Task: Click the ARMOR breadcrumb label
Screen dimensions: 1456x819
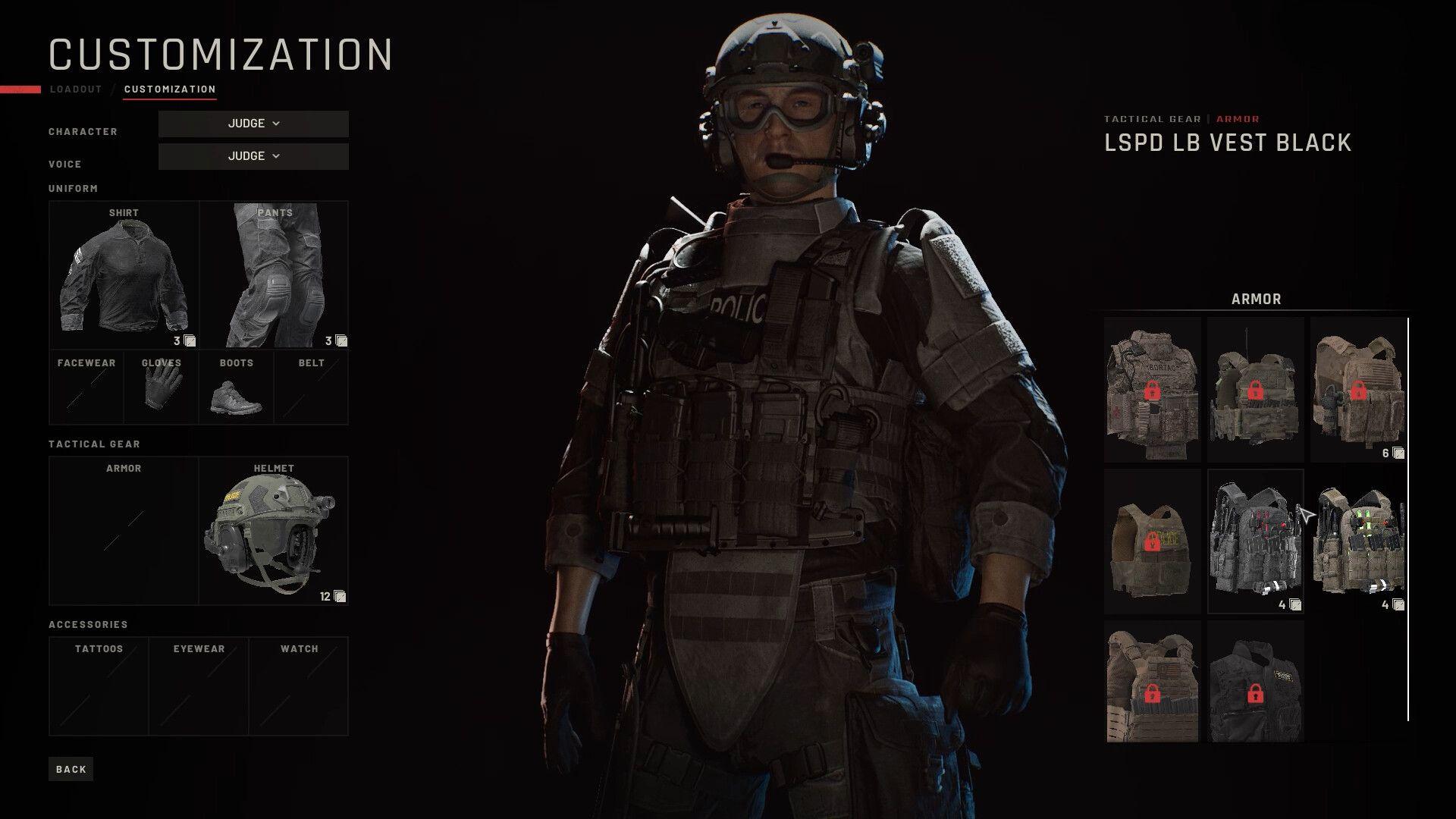Action: pyautogui.click(x=1237, y=118)
